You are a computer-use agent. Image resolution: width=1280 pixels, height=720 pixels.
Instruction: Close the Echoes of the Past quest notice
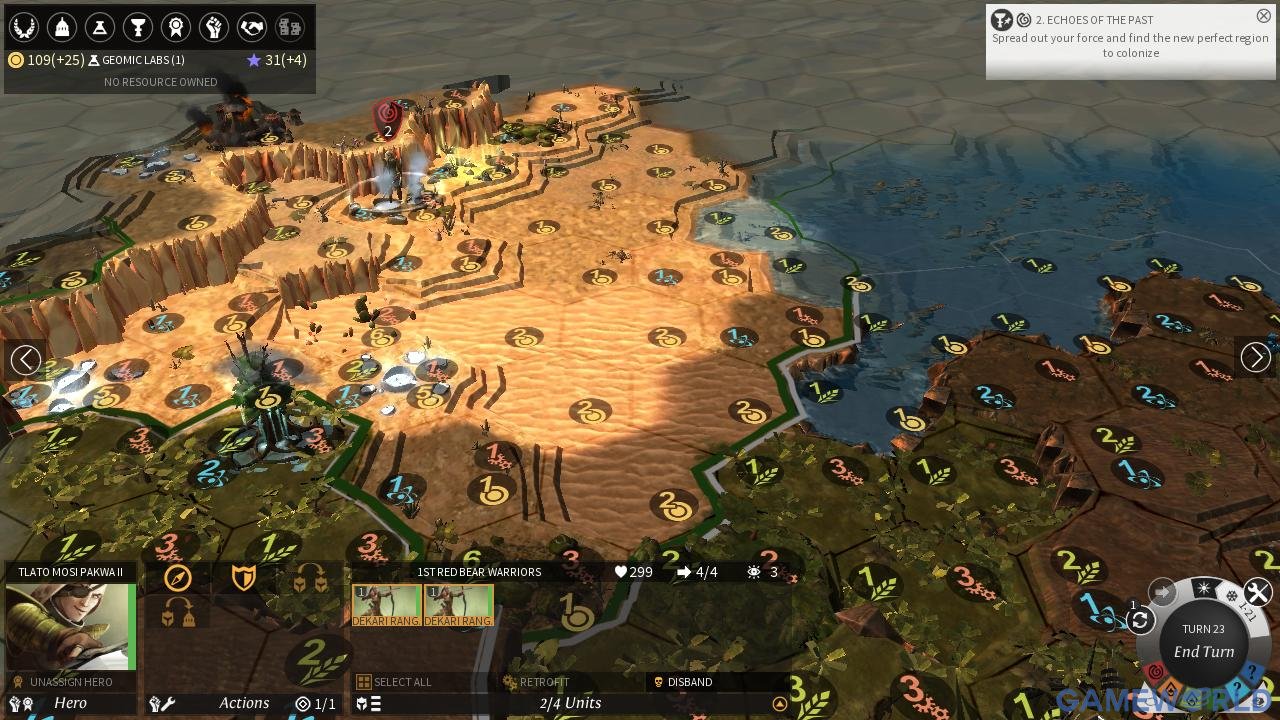point(1263,16)
